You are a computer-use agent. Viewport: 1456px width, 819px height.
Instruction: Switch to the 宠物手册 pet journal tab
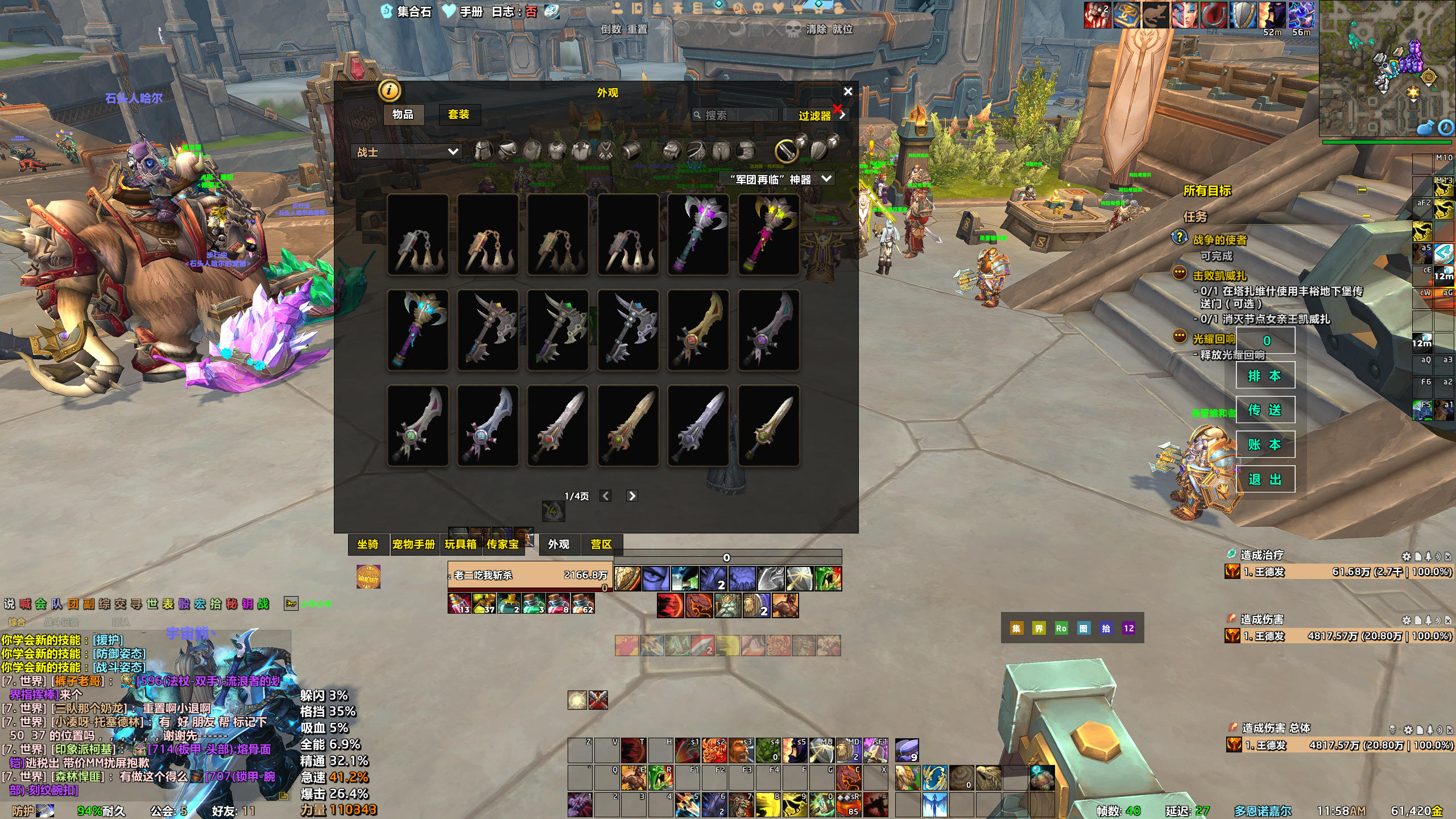[x=413, y=544]
